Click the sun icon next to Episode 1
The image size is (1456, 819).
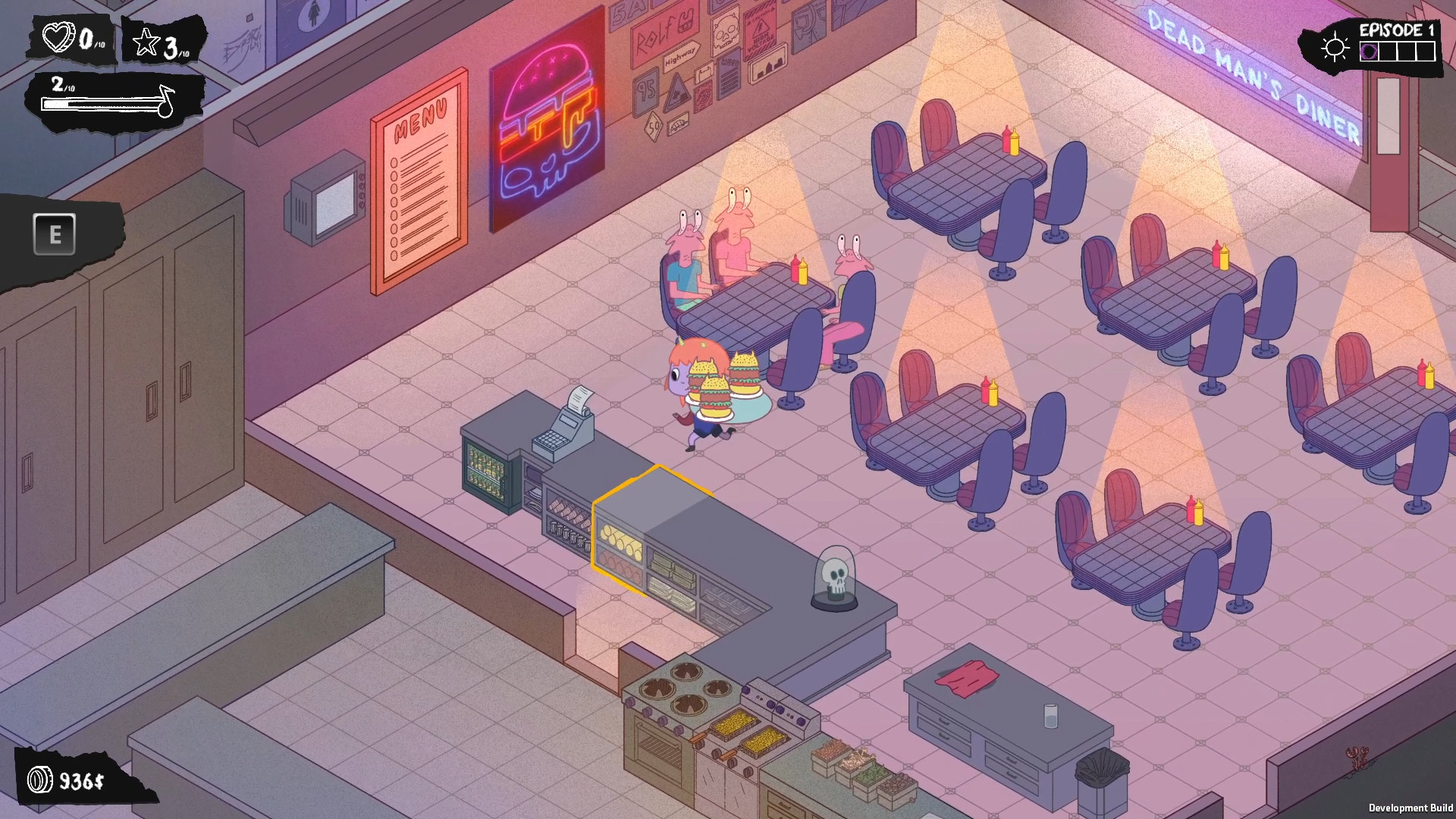click(x=1335, y=47)
